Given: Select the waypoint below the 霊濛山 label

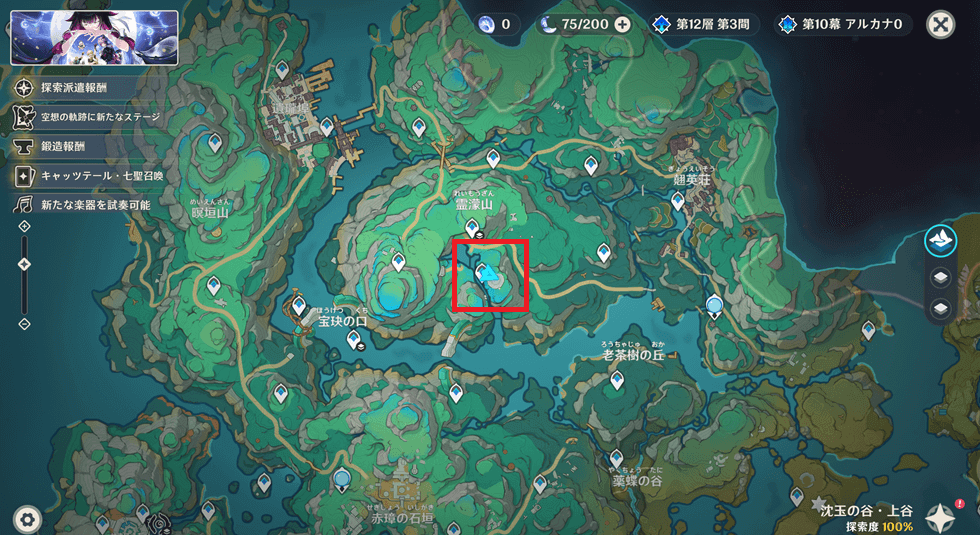Looking at the screenshot, I should [472, 229].
